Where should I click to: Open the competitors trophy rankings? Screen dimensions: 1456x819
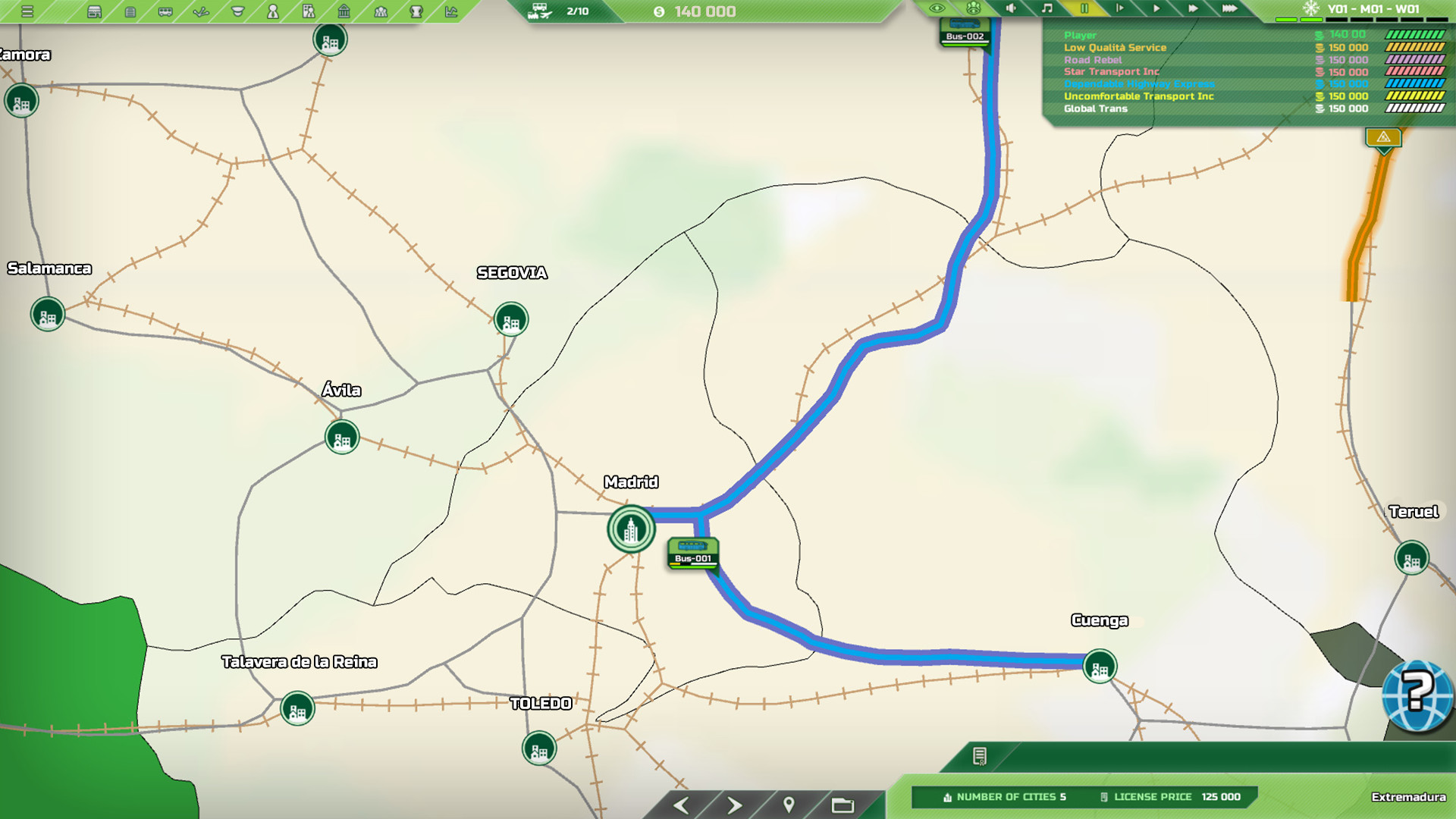point(416,11)
